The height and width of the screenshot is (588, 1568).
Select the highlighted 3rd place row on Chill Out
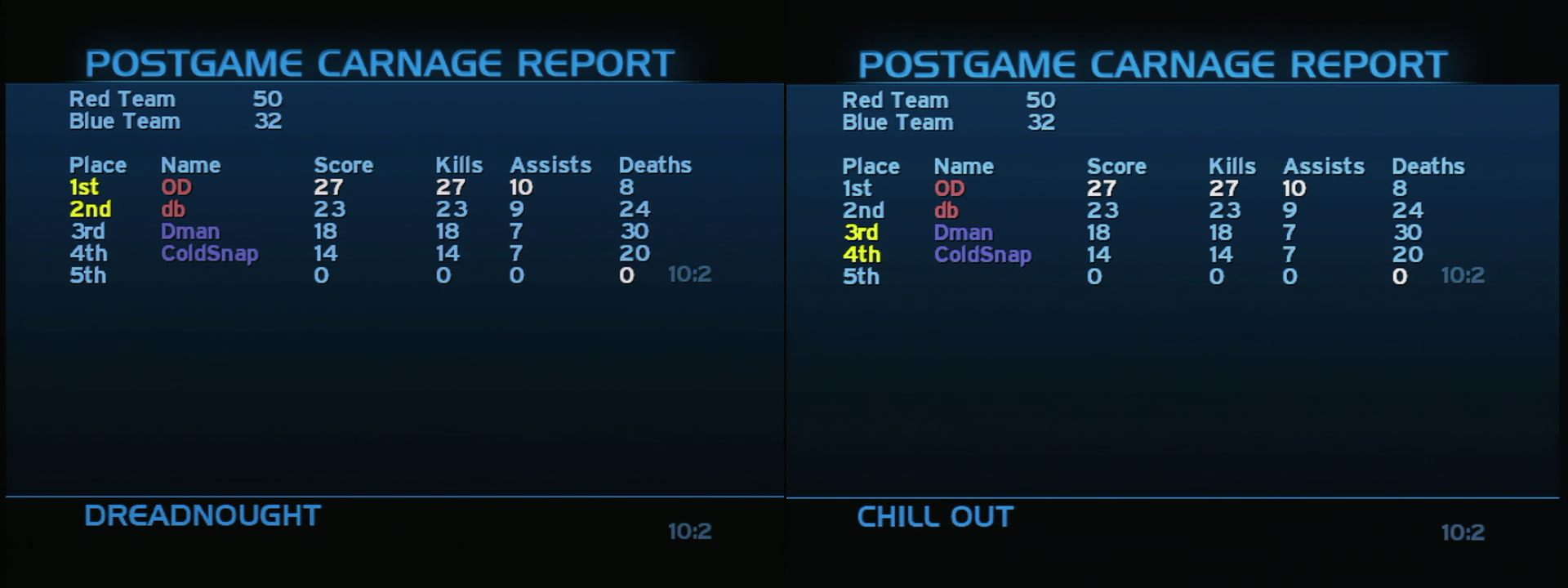(862, 233)
